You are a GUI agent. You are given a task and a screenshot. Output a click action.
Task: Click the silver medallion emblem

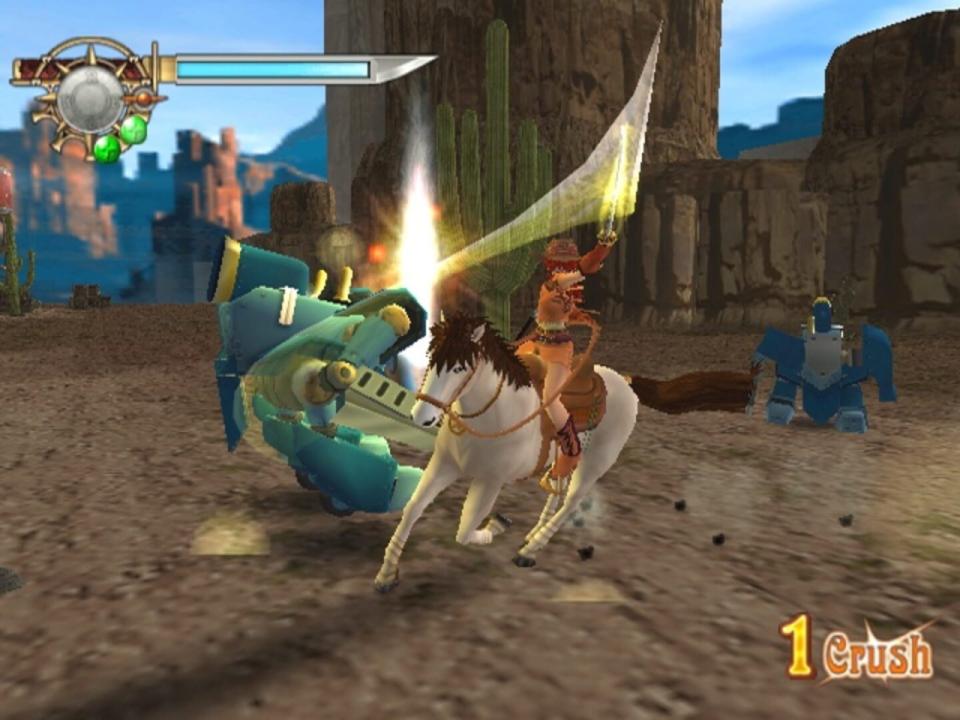(90, 97)
